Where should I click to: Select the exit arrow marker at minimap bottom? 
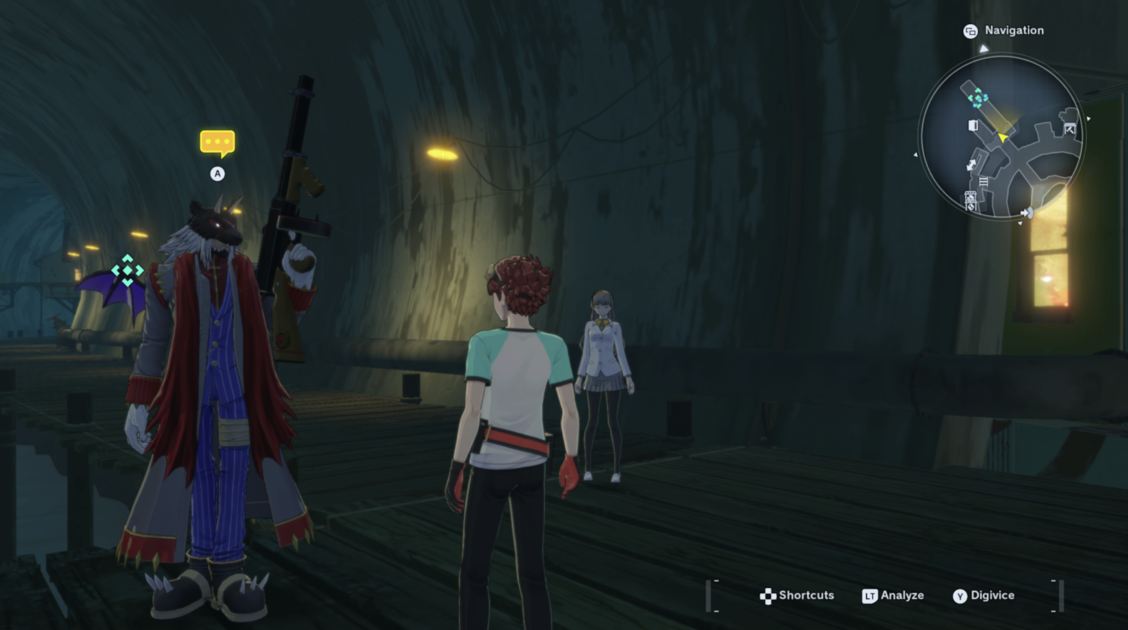1026,212
